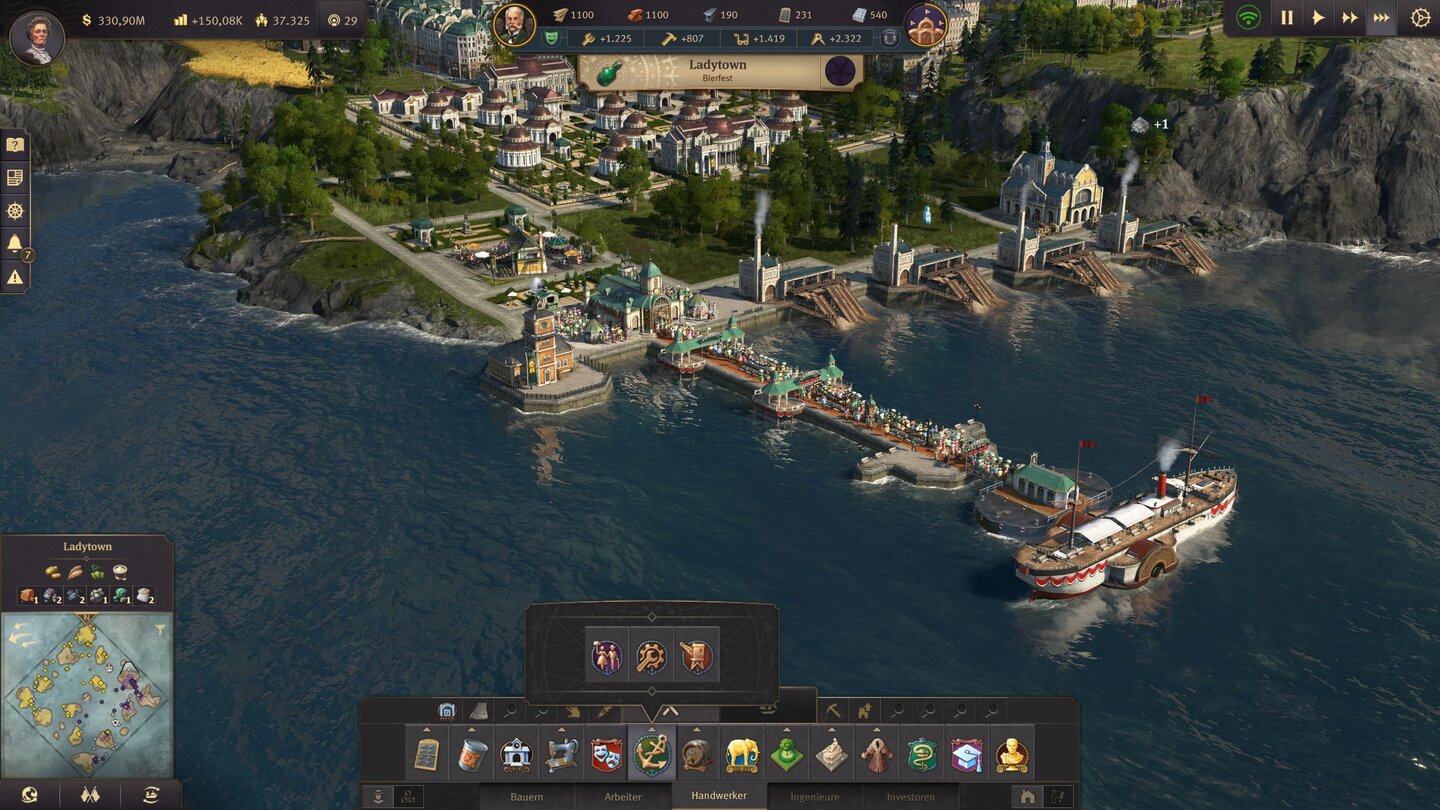Open the notifications bell in the left sidebar

point(15,241)
